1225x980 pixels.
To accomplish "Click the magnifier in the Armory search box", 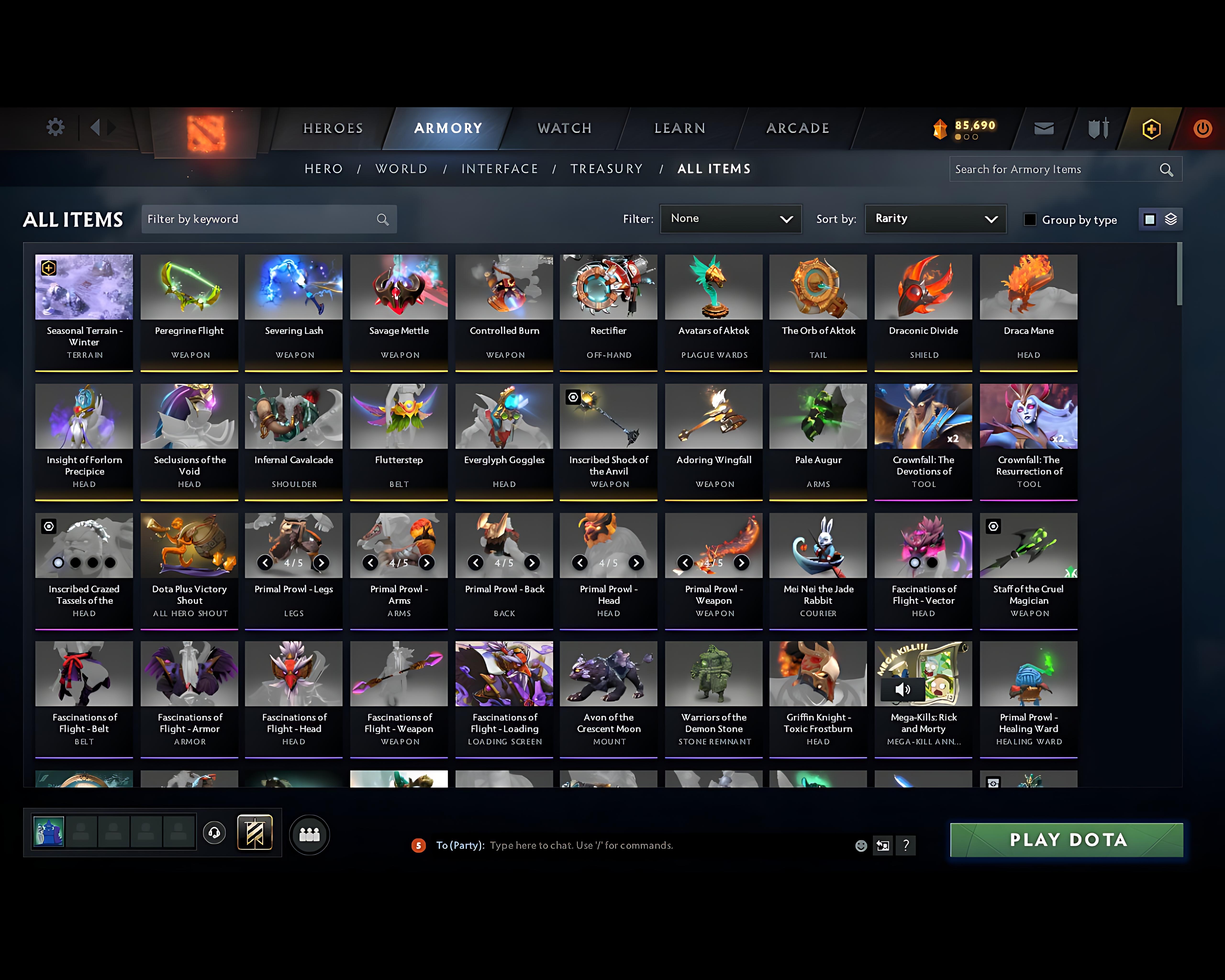I will tap(1166, 169).
